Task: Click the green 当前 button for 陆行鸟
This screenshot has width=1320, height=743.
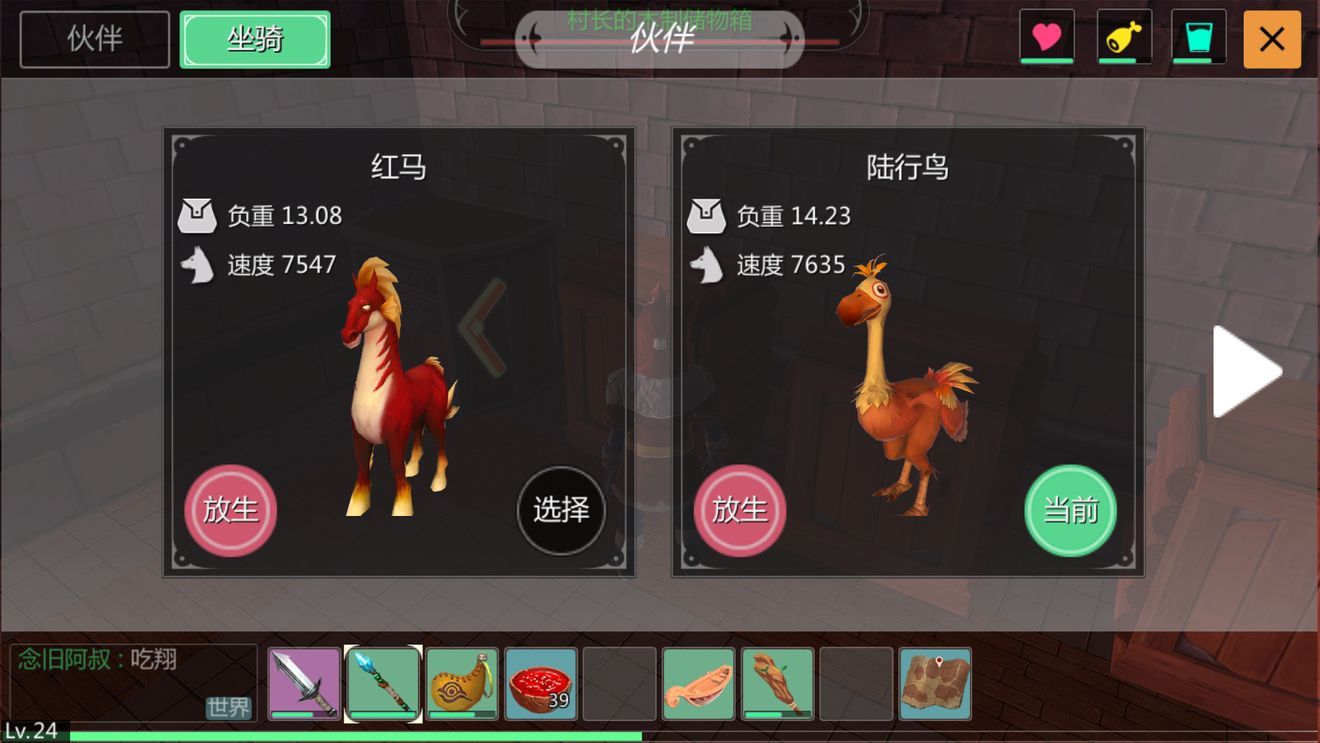Action: [1070, 510]
